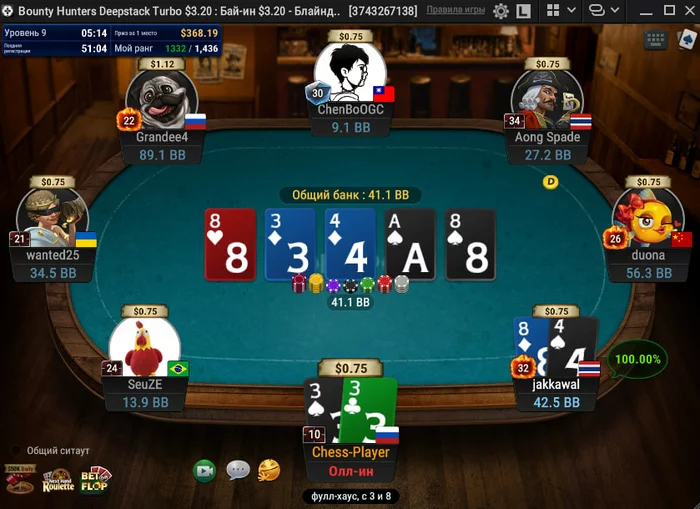Viewport: 700px width, 509px height.
Task: Click the spade card icon in the corner
Action: (687, 40)
